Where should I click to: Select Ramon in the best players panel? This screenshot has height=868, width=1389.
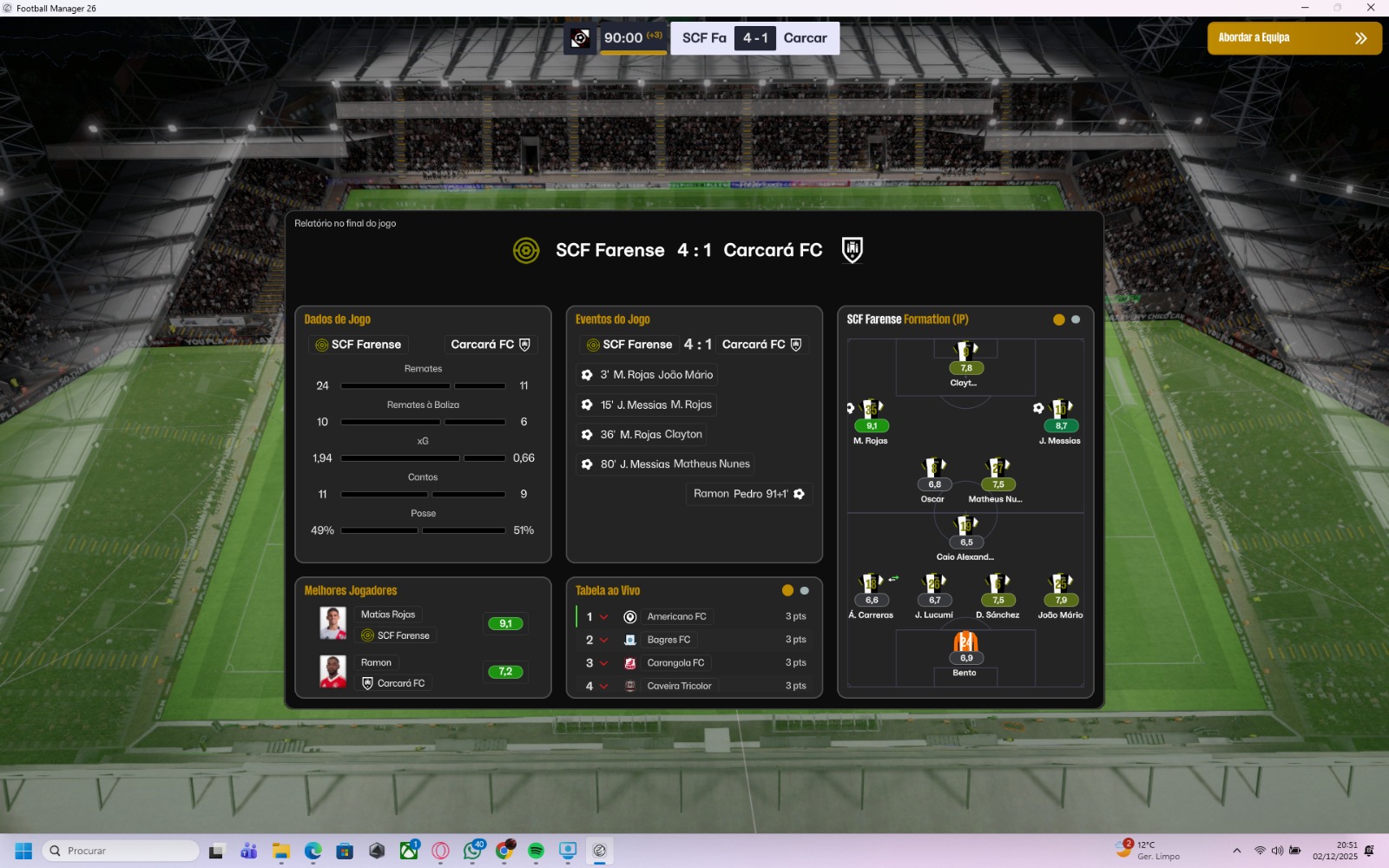click(376, 662)
